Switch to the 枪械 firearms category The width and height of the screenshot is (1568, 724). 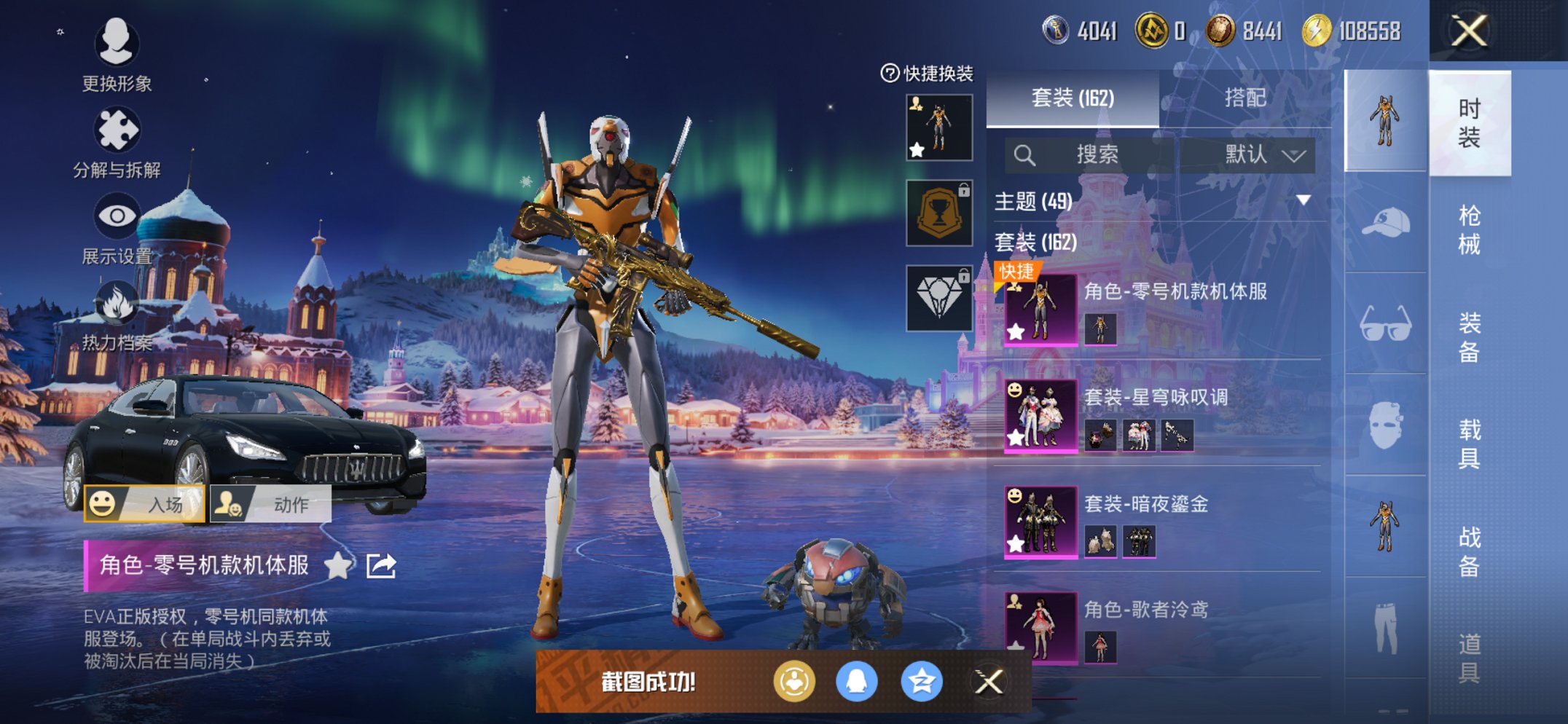point(1469,229)
